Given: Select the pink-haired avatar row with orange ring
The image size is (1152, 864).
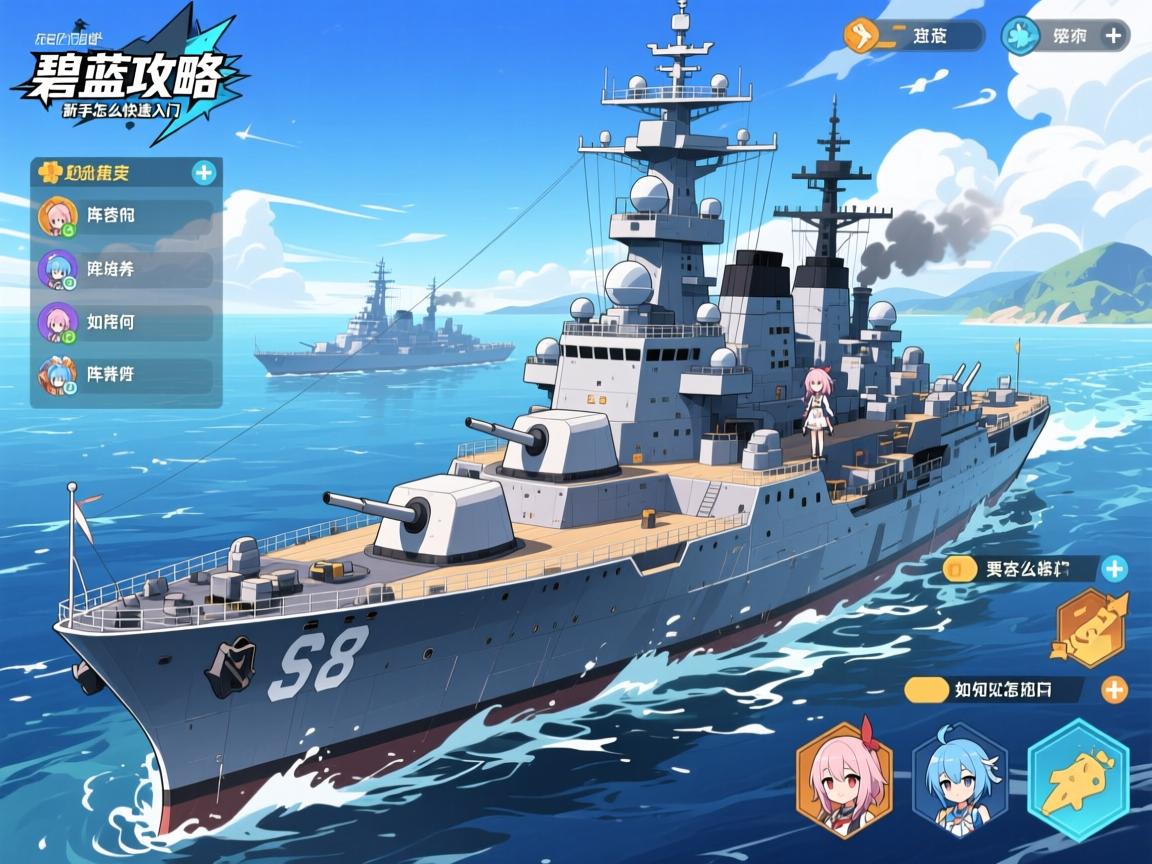Looking at the screenshot, I should coord(125,217).
